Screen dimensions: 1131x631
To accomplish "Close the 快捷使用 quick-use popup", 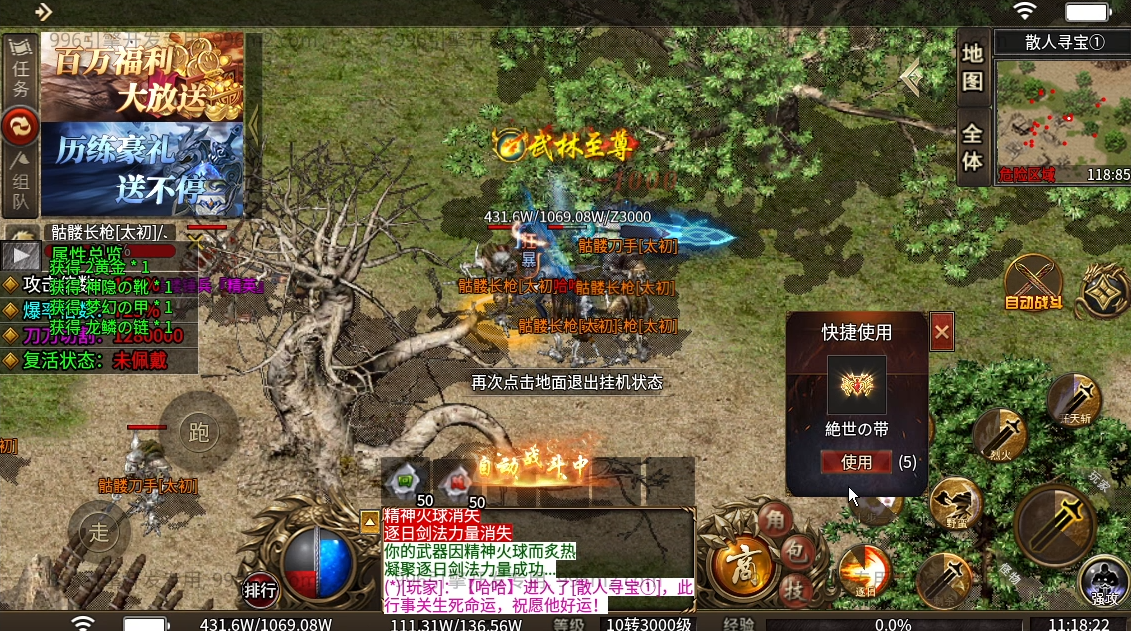I will tap(941, 332).
